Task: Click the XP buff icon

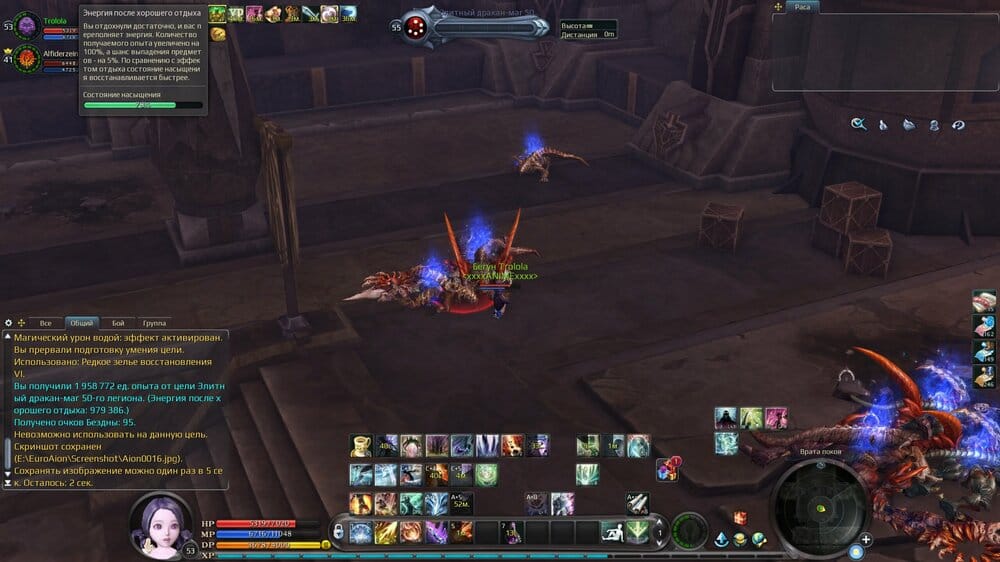Action: pyautogui.click(x=236, y=14)
